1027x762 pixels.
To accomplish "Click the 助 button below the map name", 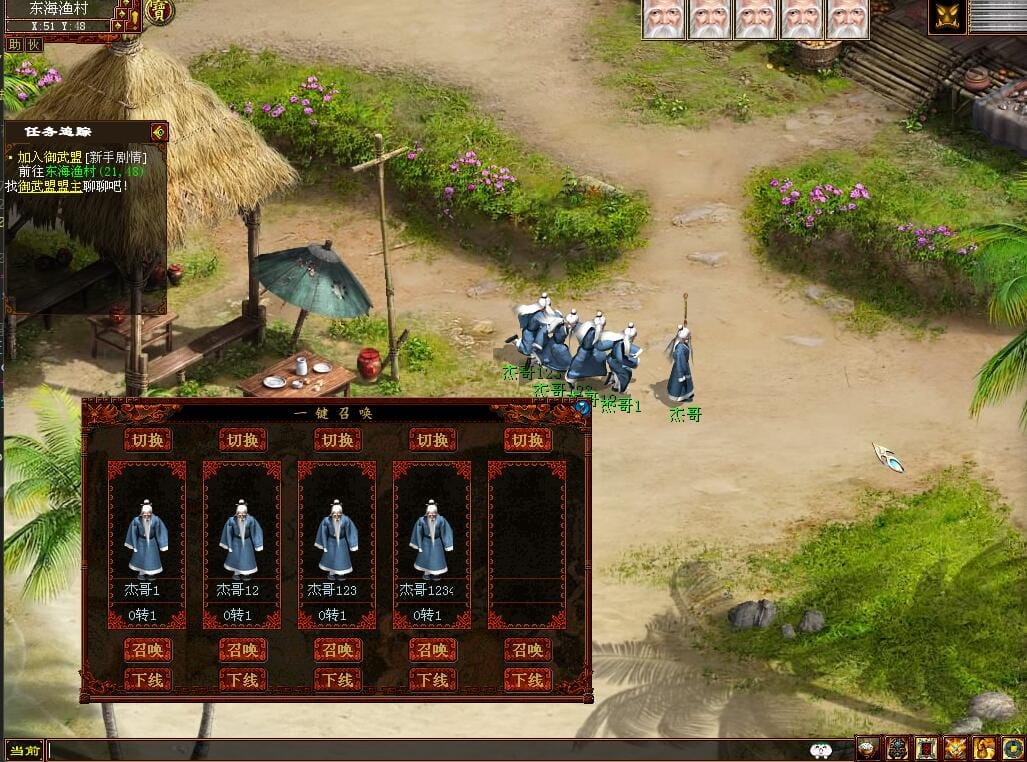I will [14, 44].
